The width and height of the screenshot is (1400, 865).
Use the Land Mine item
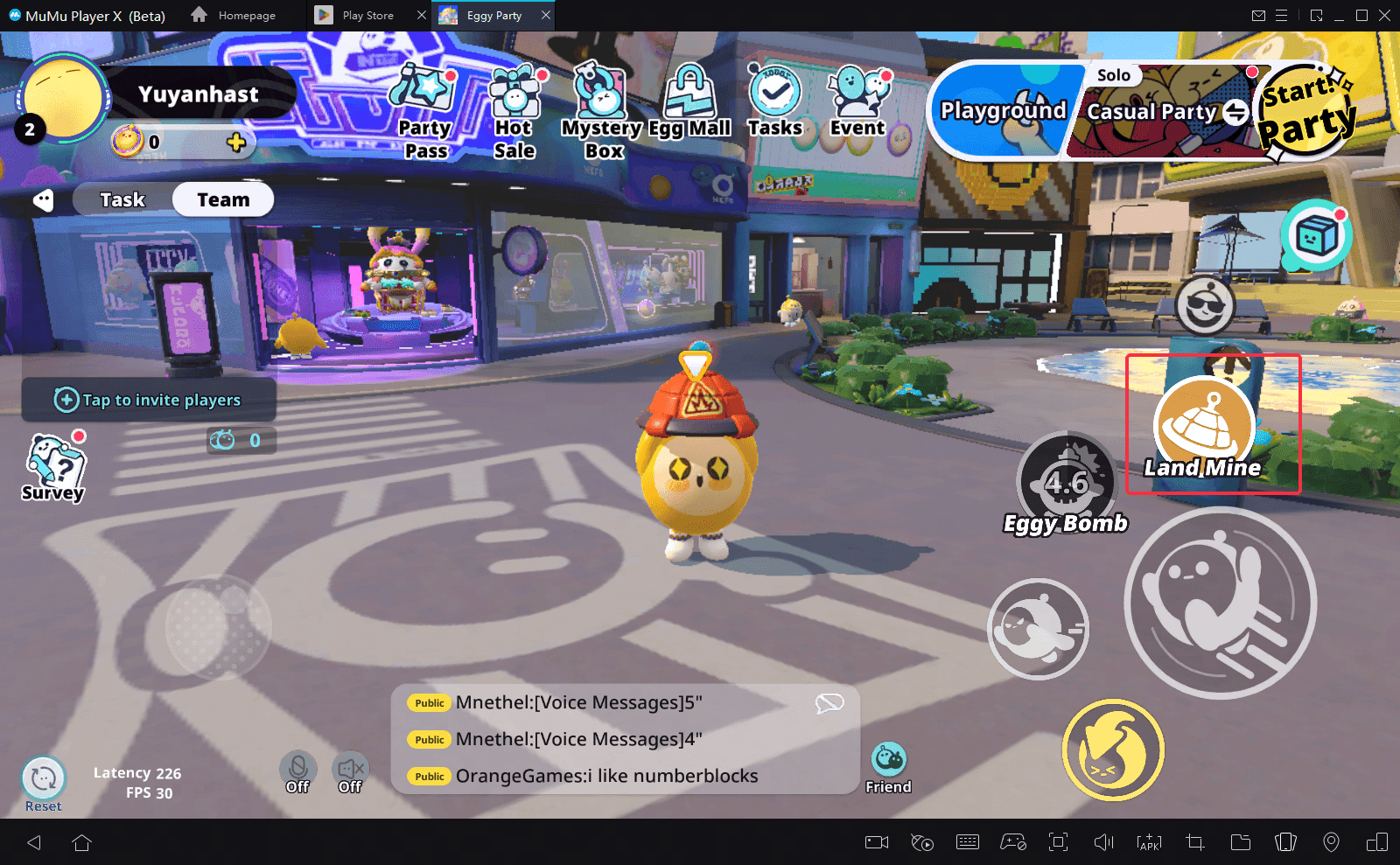pos(1204,426)
